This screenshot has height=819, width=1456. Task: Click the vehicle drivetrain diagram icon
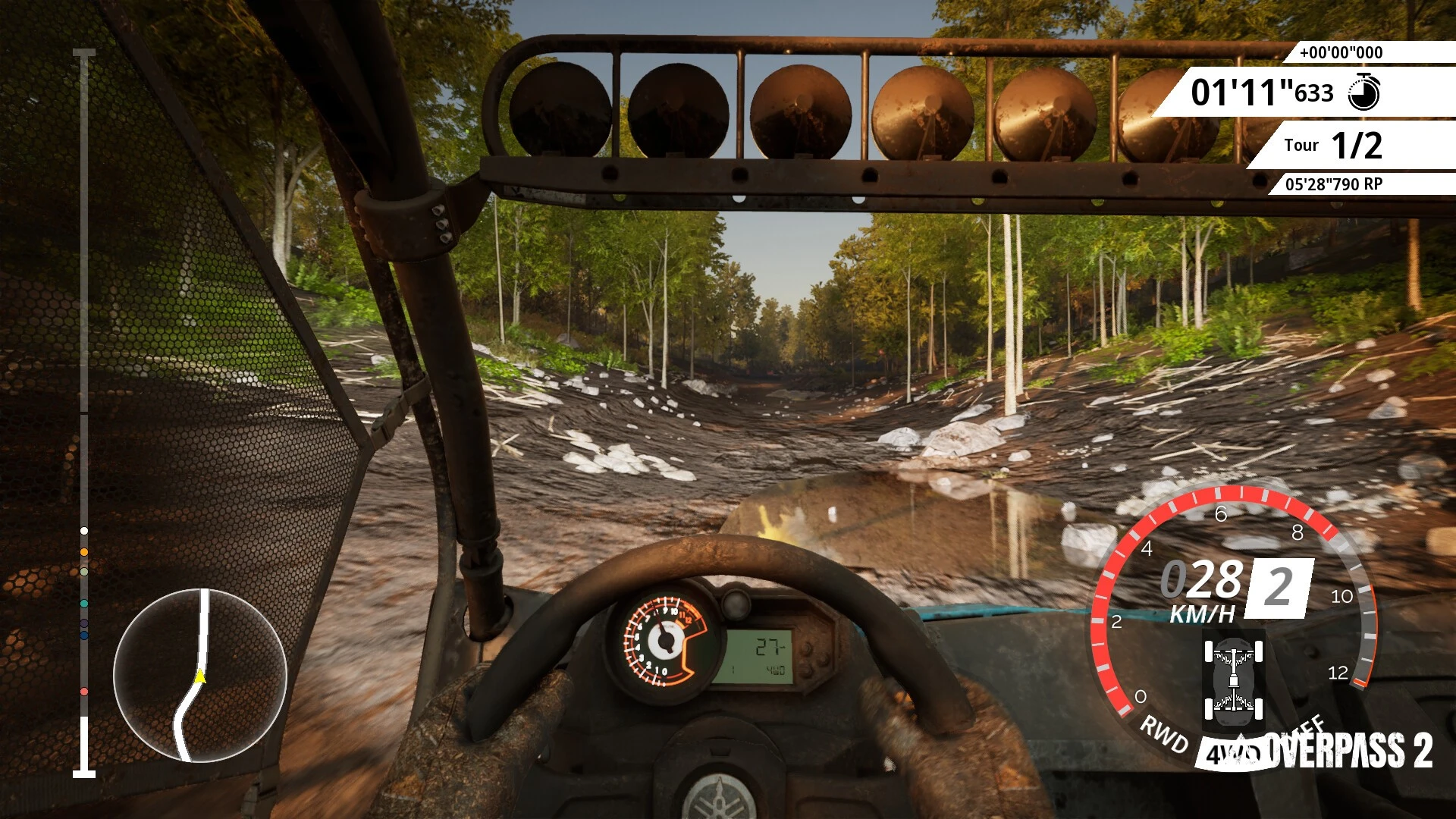[x=1234, y=679]
